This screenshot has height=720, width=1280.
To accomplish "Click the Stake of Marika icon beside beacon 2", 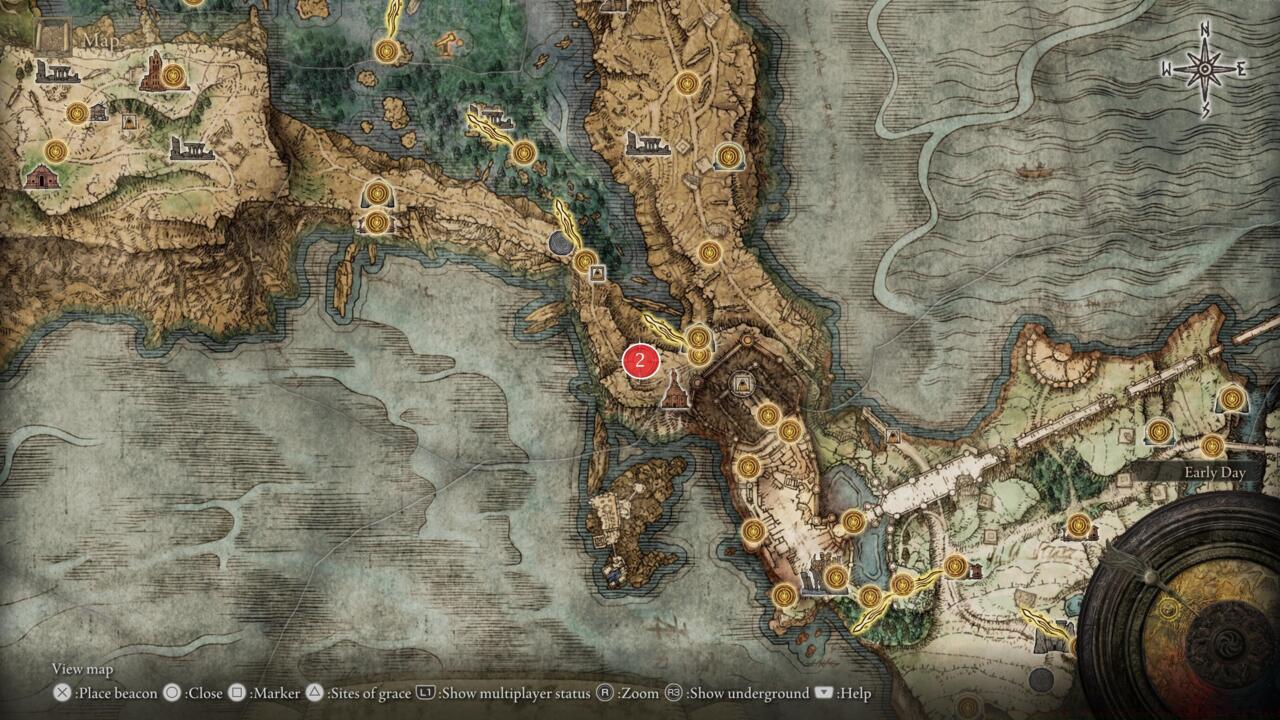I will click(x=698, y=338).
